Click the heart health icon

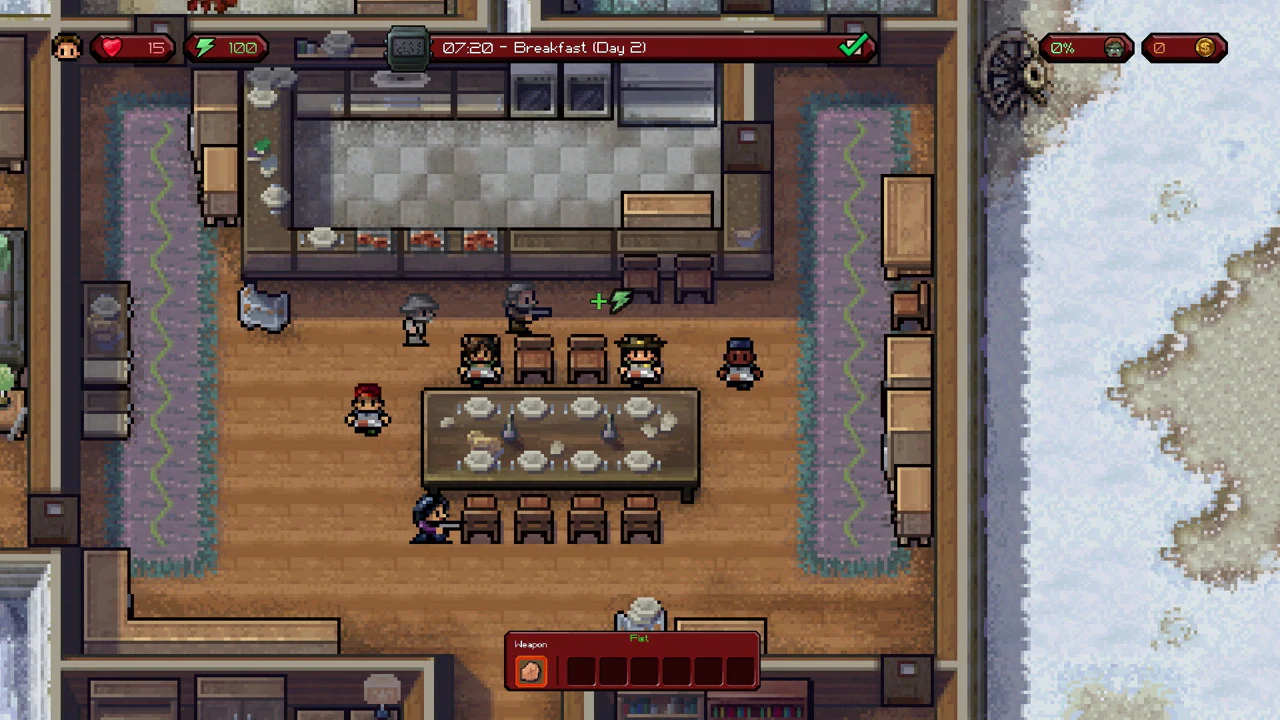click(x=111, y=47)
